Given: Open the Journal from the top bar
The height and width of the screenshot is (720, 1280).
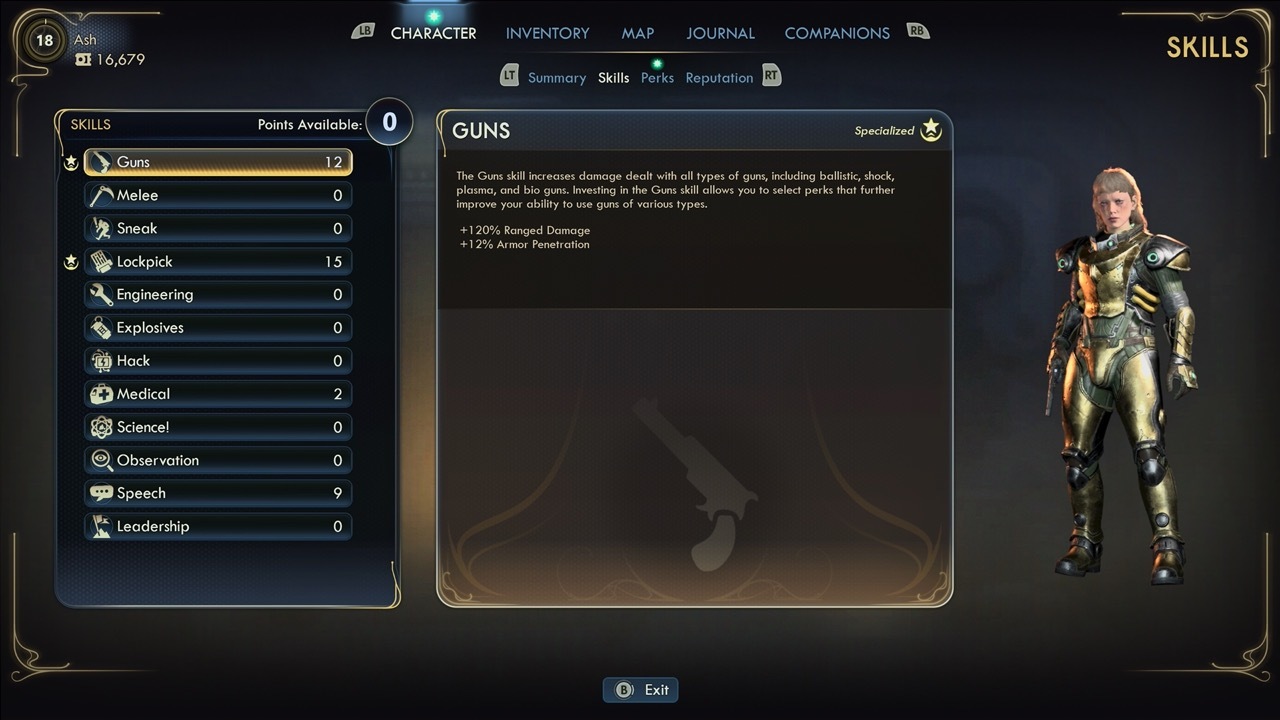Looking at the screenshot, I should 720,32.
